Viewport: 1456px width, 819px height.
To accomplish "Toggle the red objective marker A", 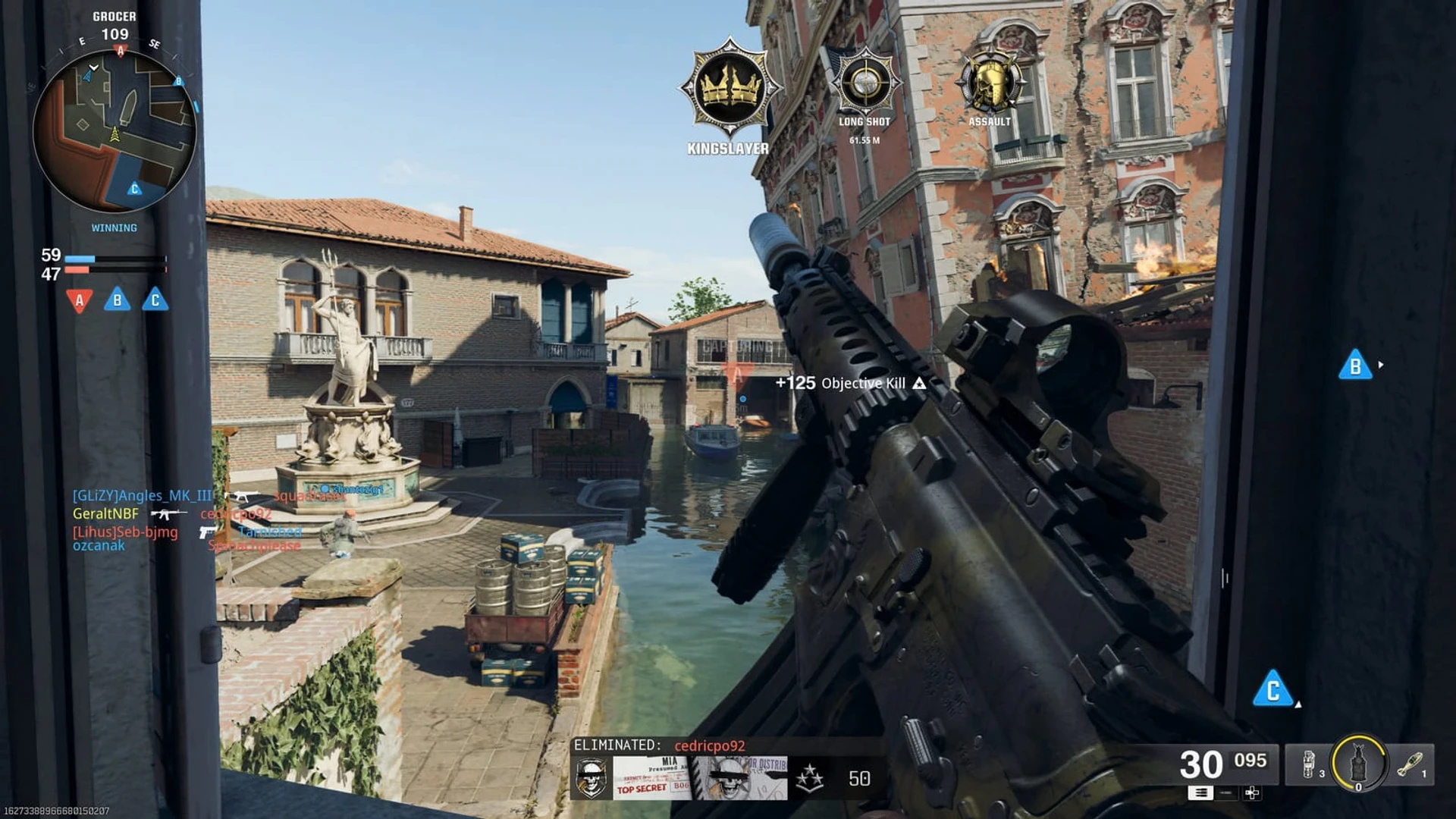I will [79, 300].
